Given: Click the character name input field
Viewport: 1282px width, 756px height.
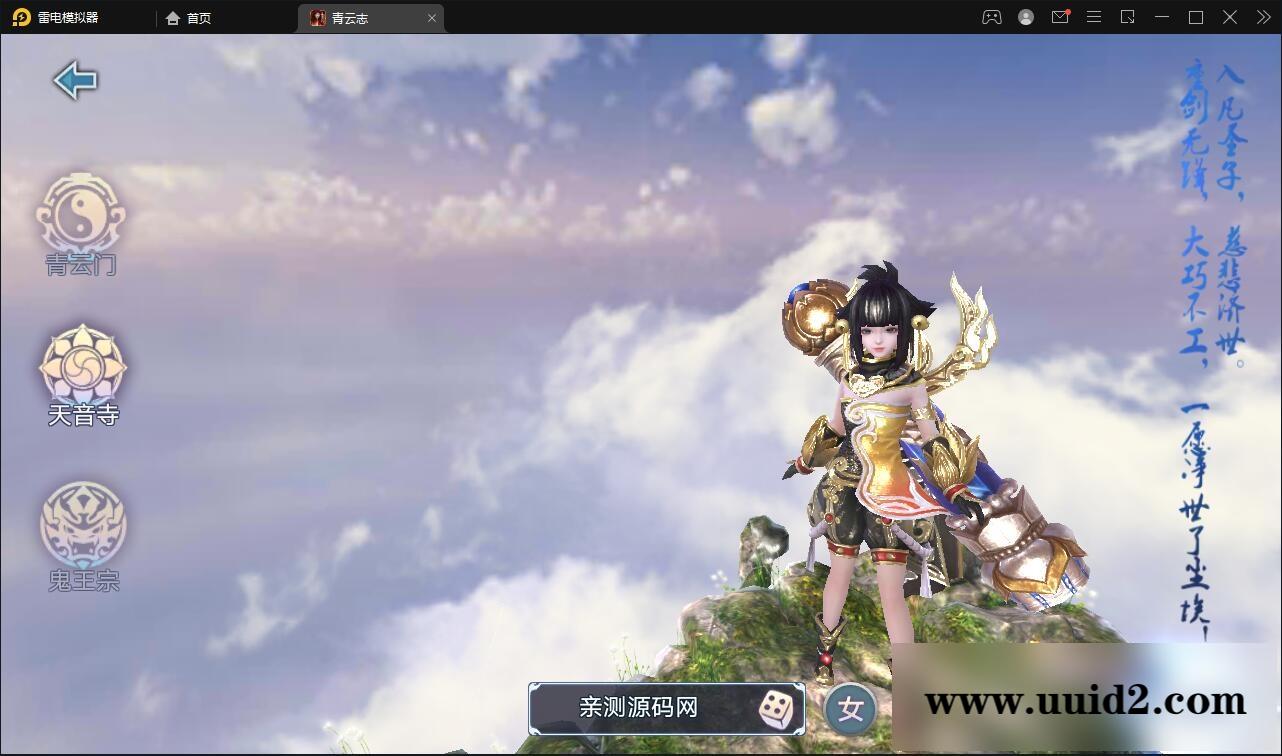Looking at the screenshot, I should click(640, 708).
